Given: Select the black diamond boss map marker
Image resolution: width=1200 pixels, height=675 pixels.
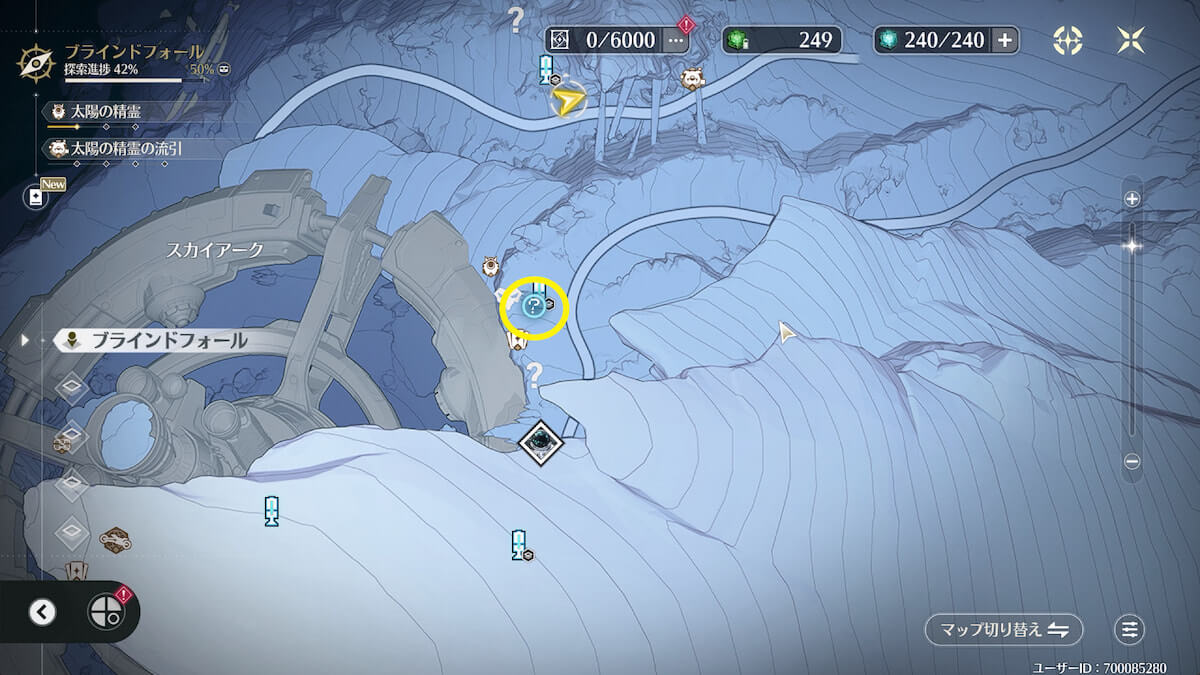Looking at the screenshot, I should coord(541,440).
